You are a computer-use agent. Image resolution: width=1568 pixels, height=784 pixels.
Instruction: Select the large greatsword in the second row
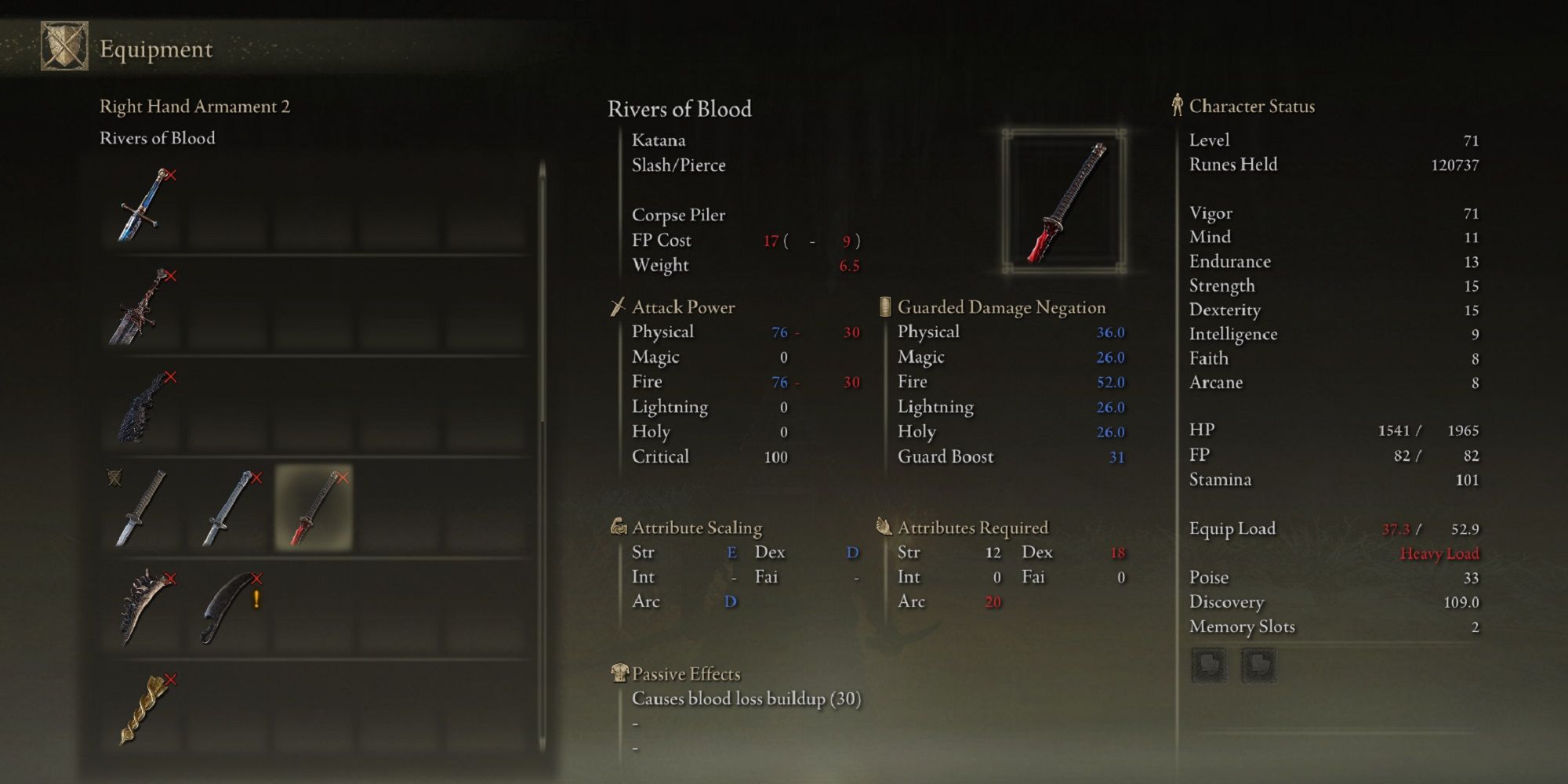point(138,308)
